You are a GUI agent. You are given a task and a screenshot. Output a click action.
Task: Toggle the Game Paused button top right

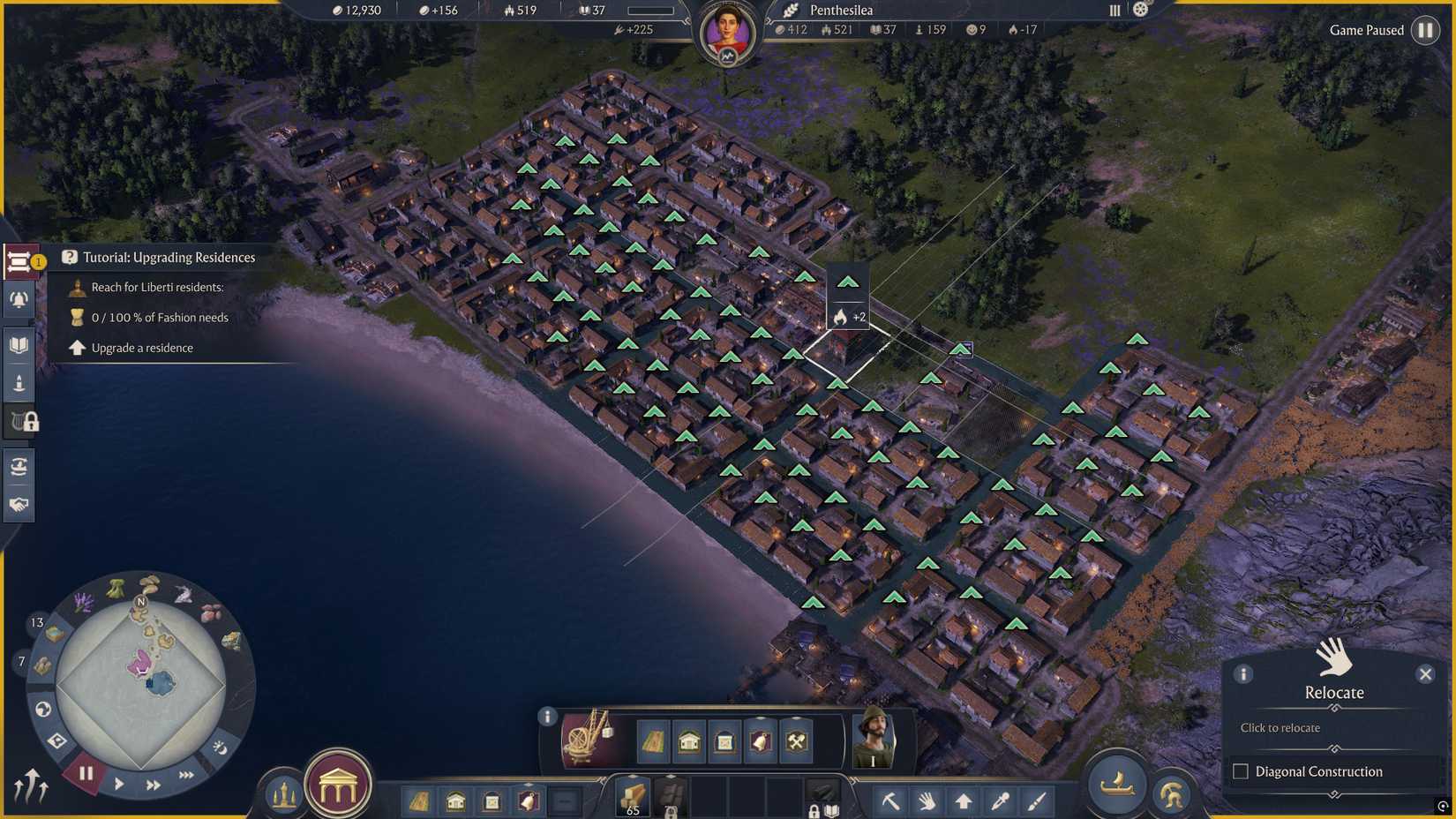1426,30
